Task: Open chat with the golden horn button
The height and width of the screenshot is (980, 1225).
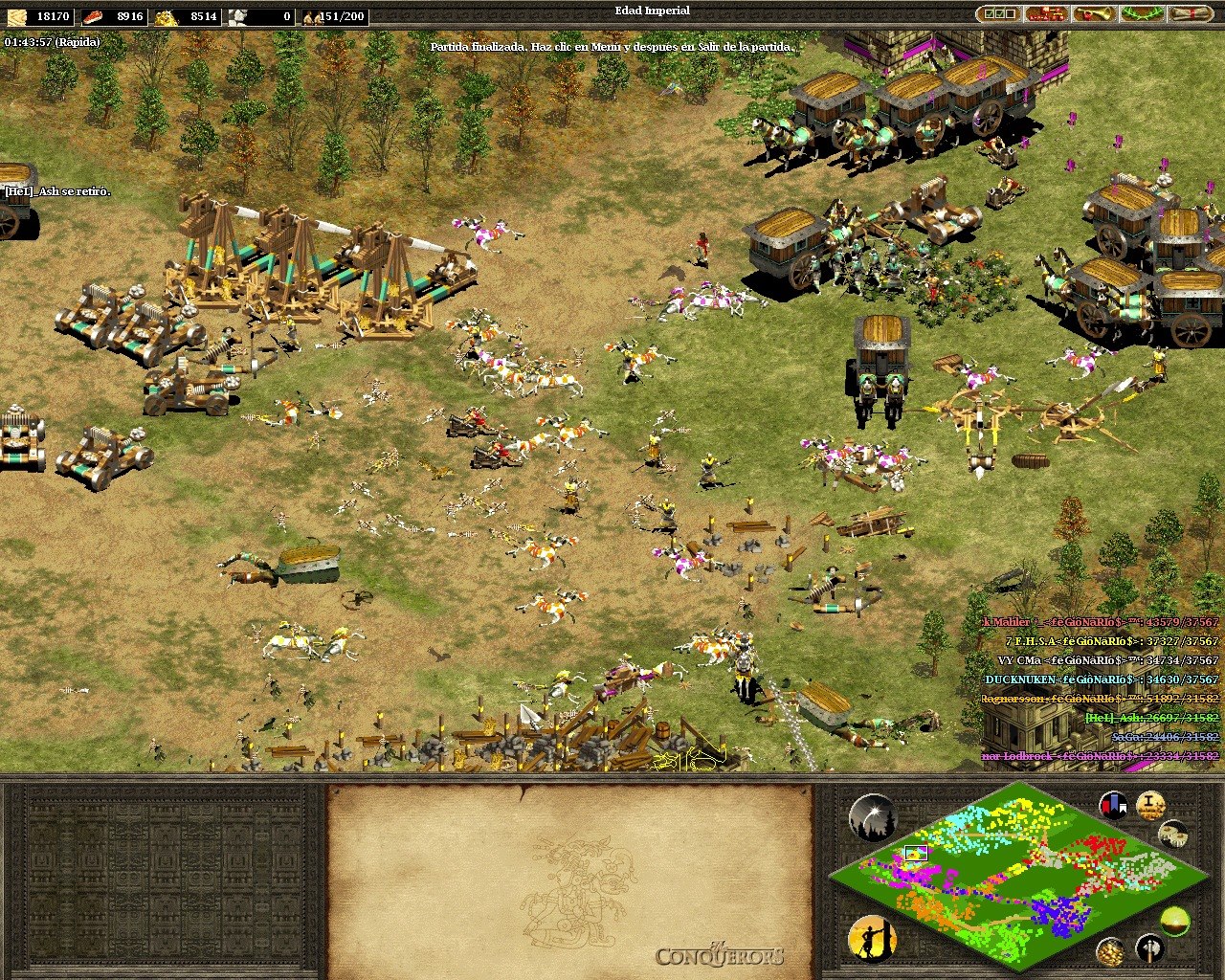Action: coord(1094,14)
